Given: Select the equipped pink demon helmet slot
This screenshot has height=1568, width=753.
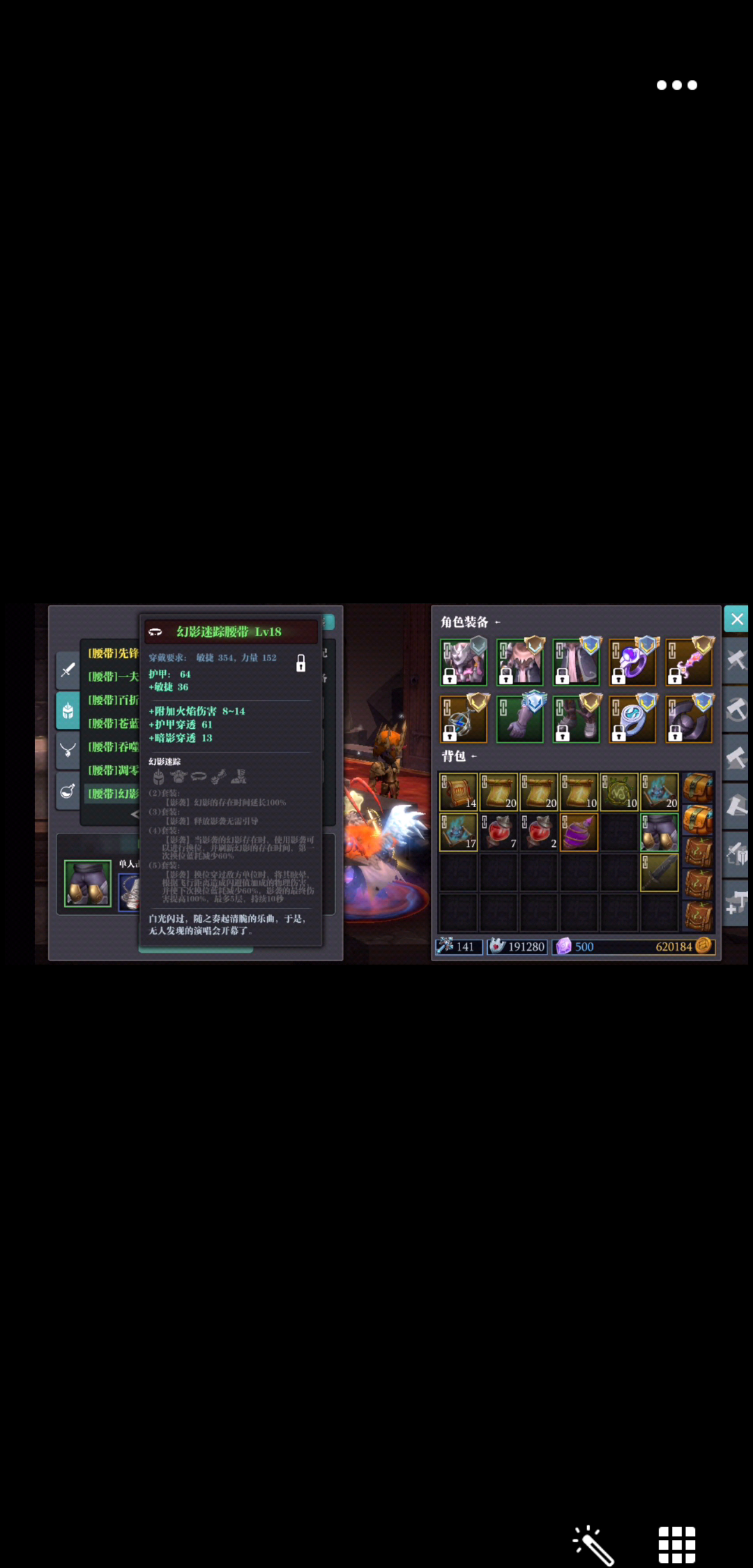Looking at the screenshot, I should [x=464, y=661].
